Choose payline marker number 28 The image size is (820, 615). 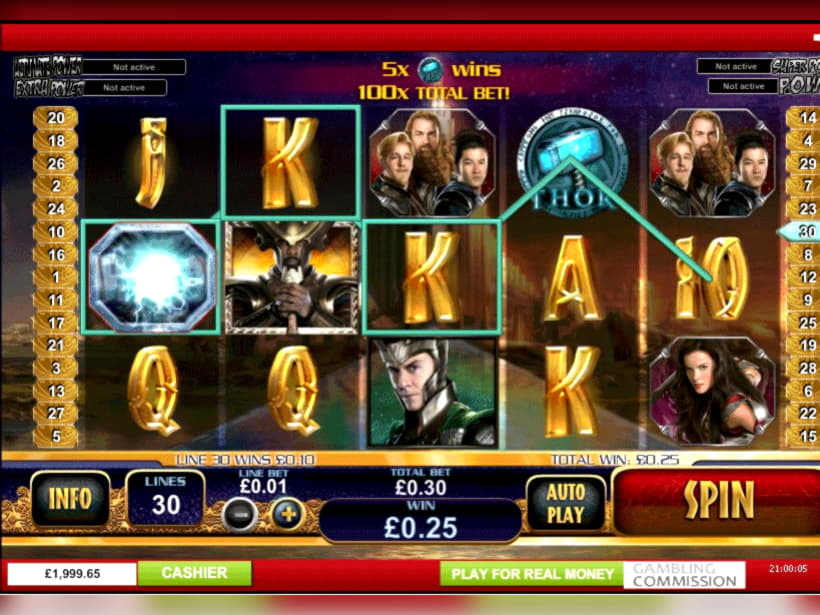coord(803,368)
